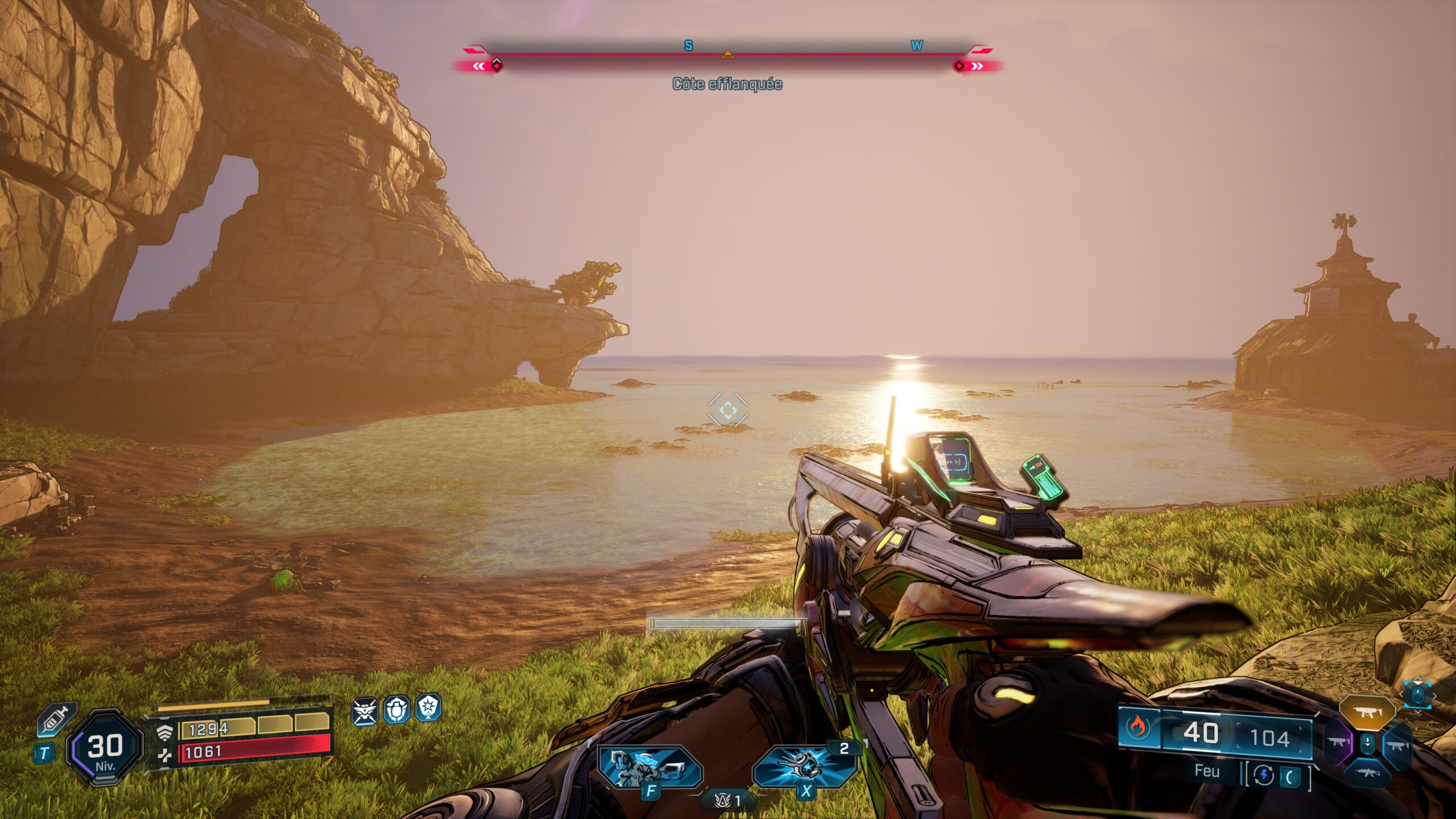This screenshot has width=1456, height=819.
Task: Toggle the lightning bolt alt-fire mode icon
Action: coord(1264,775)
